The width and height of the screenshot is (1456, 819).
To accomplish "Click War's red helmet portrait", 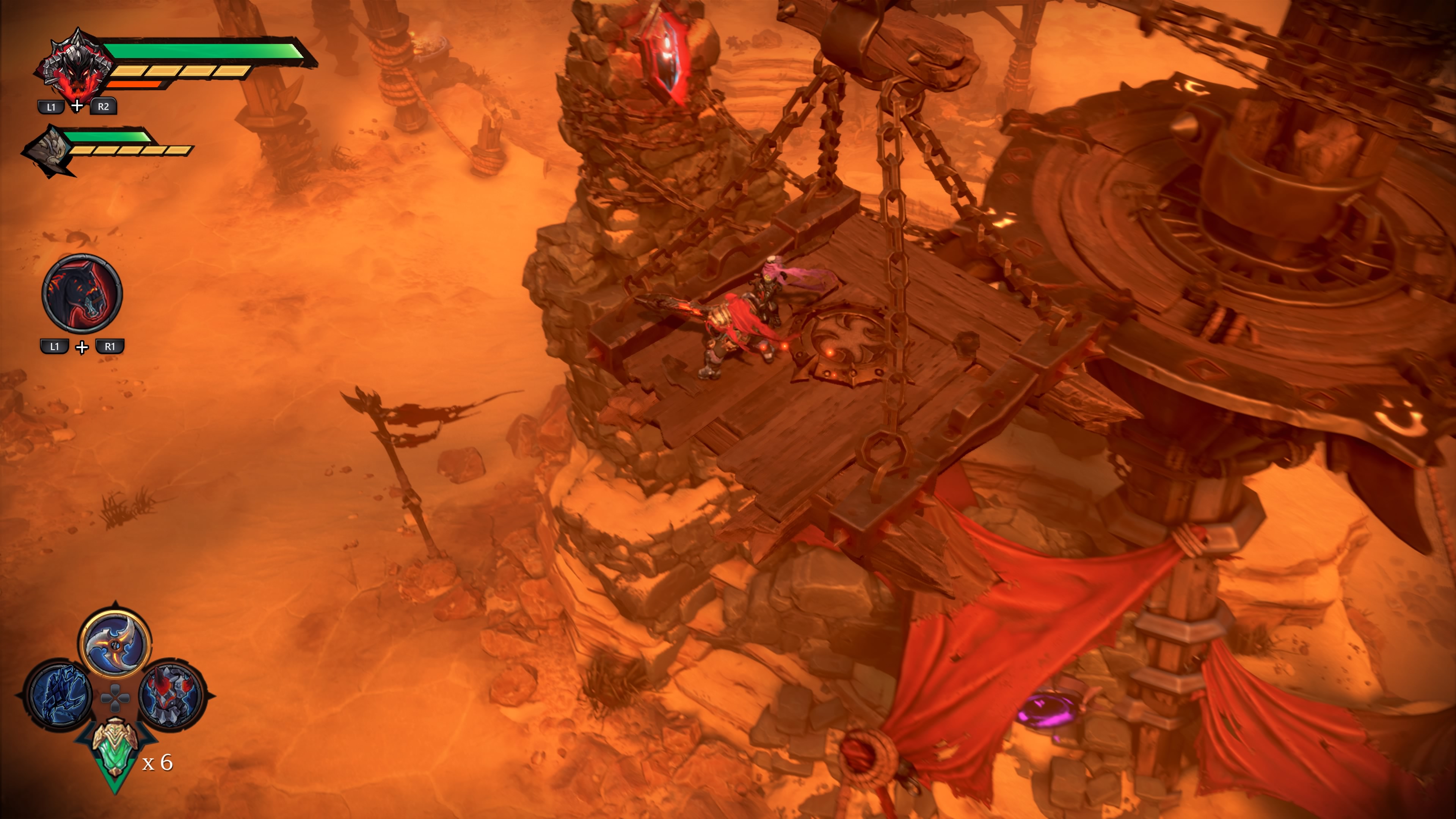I will (x=74, y=66).
